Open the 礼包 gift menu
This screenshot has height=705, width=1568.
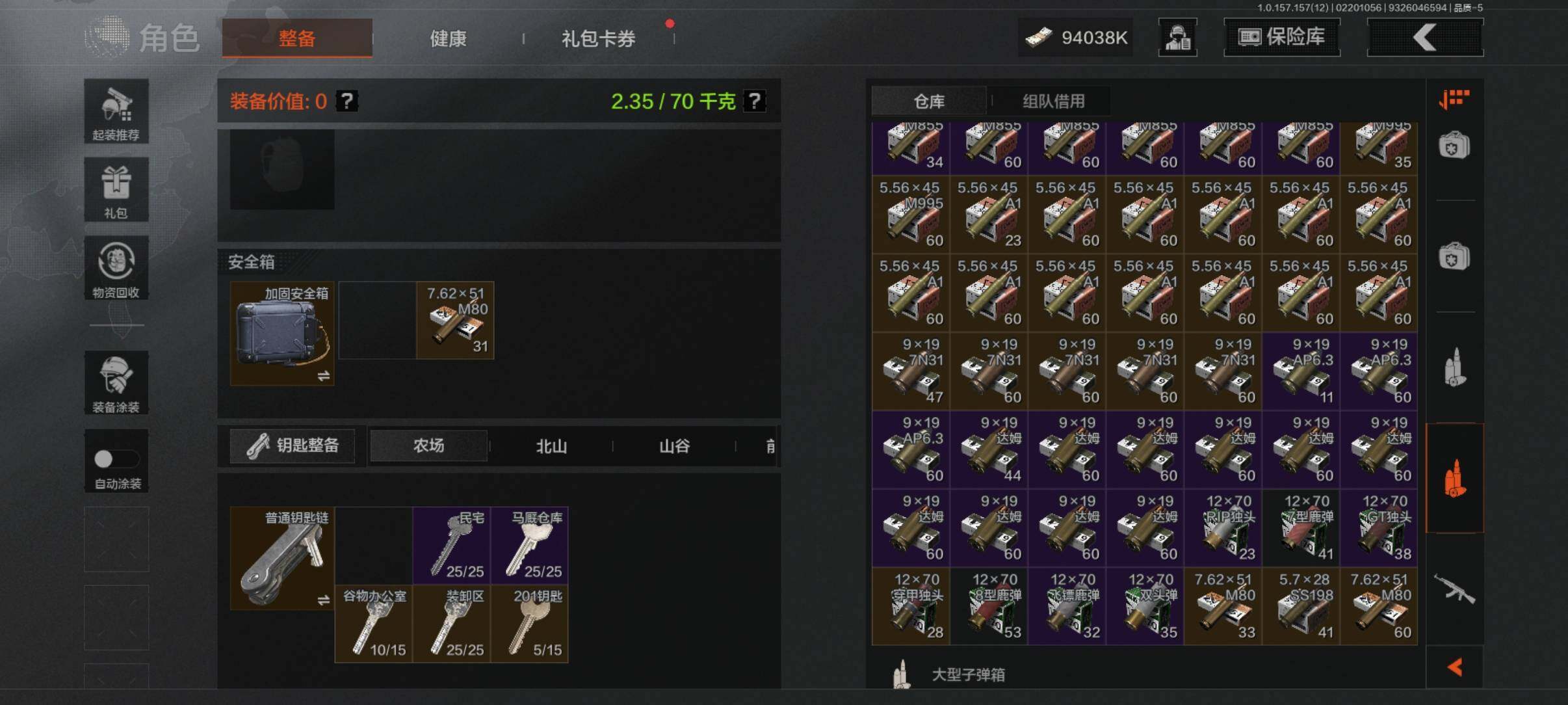coord(116,189)
